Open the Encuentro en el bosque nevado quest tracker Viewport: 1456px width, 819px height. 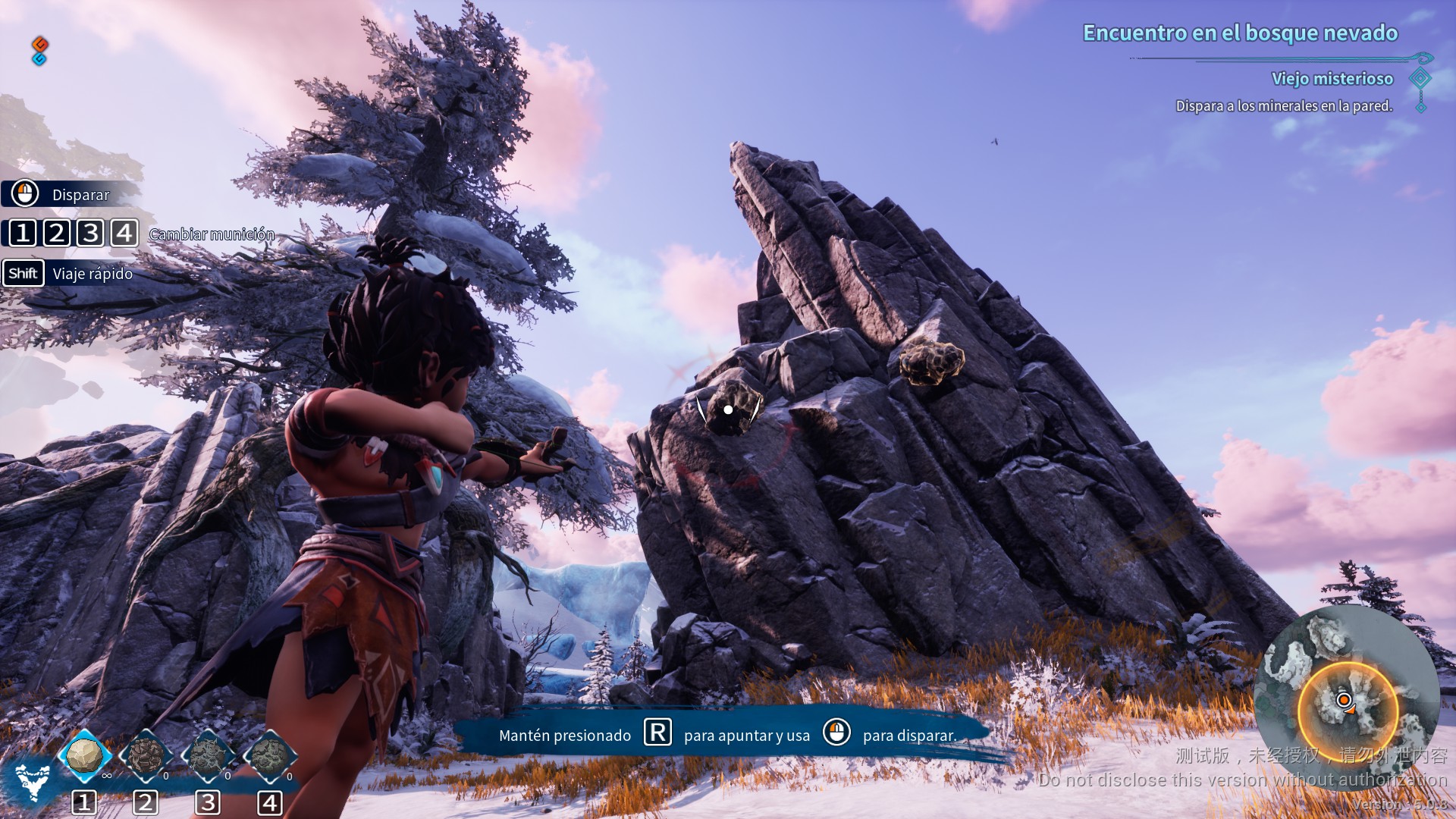1240,33
